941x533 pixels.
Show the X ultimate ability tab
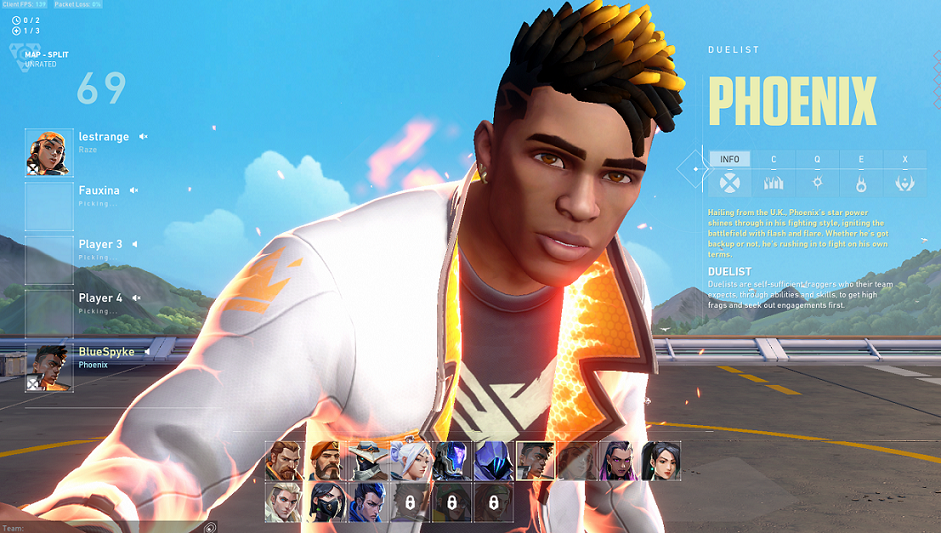tap(905, 159)
